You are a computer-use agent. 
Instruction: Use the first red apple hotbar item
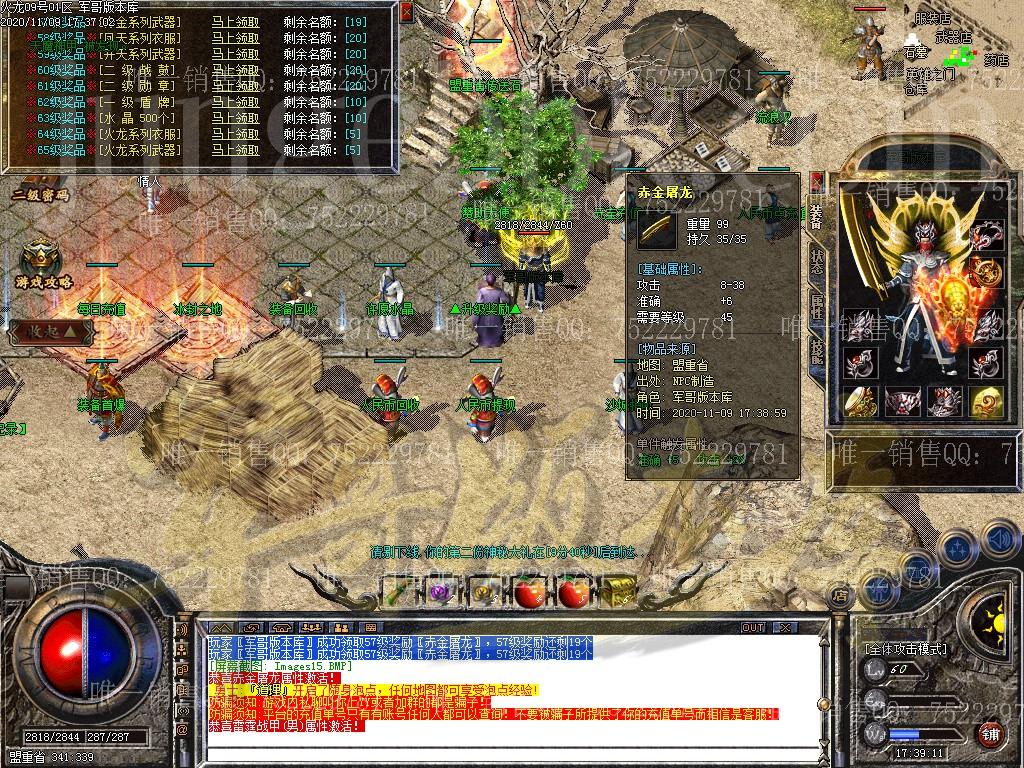[x=528, y=592]
